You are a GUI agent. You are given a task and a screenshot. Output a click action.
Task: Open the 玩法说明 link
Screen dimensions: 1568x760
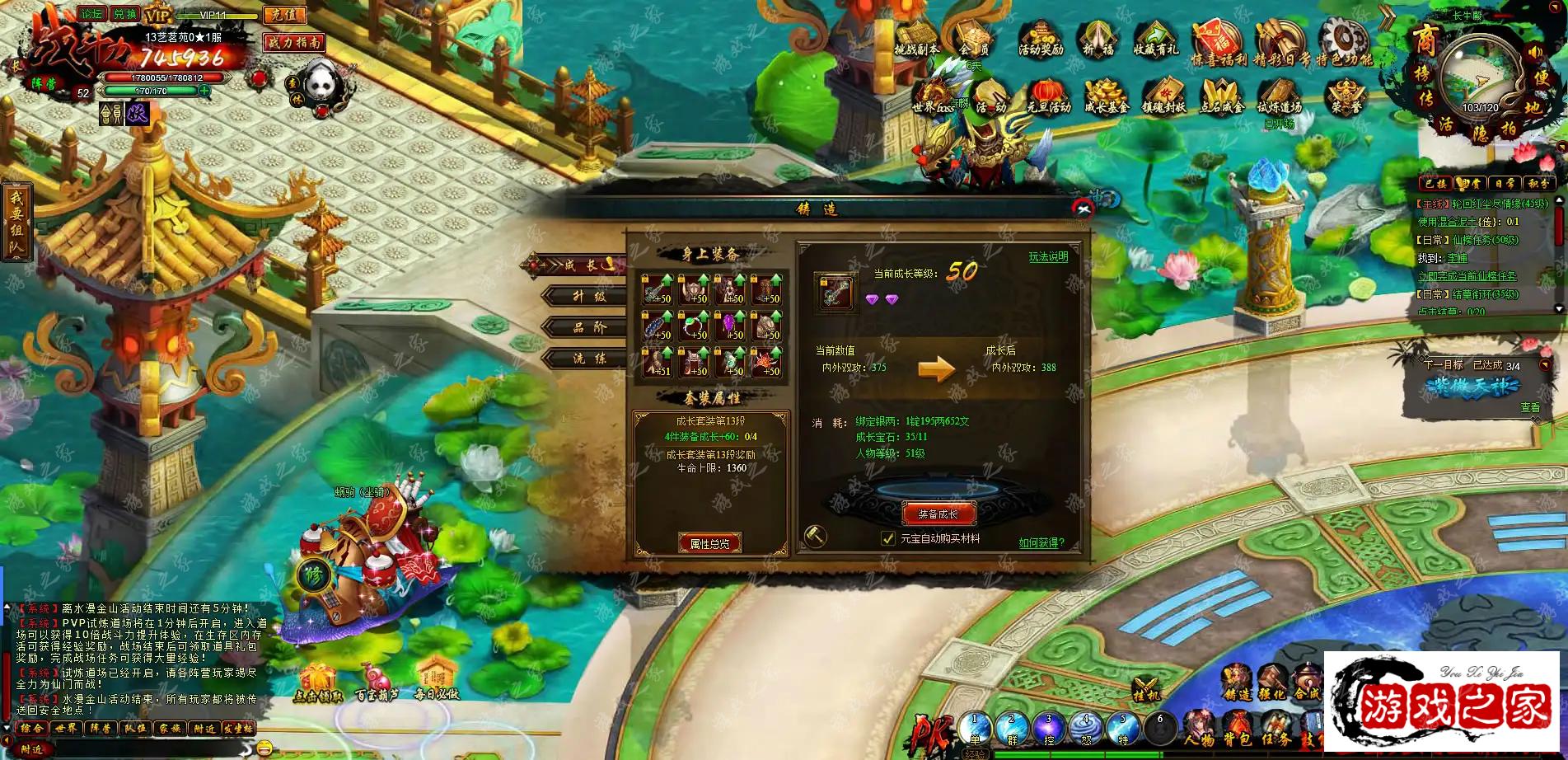coord(1047,257)
